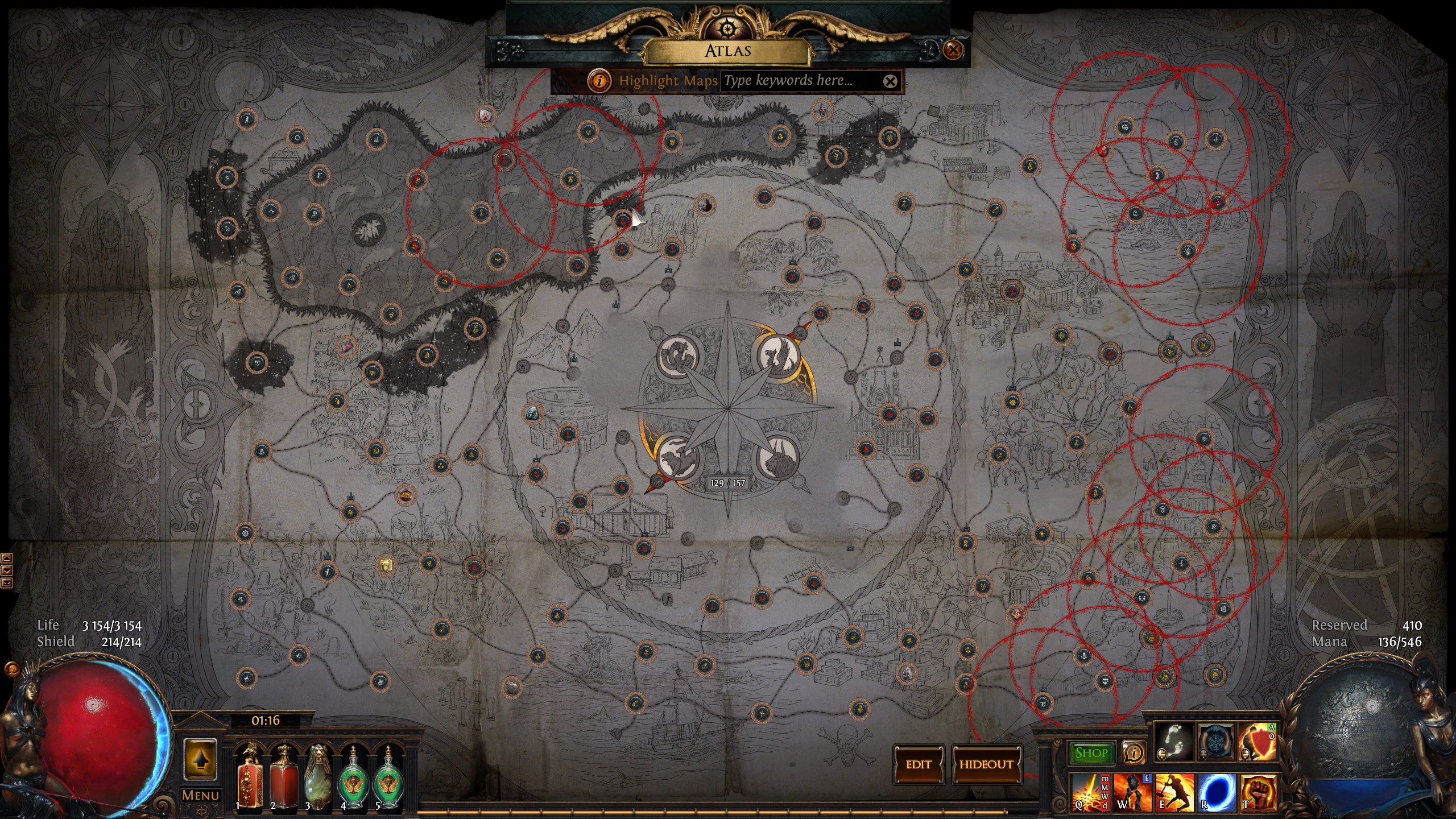Select the molten strike skill on Q

point(1090,792)
